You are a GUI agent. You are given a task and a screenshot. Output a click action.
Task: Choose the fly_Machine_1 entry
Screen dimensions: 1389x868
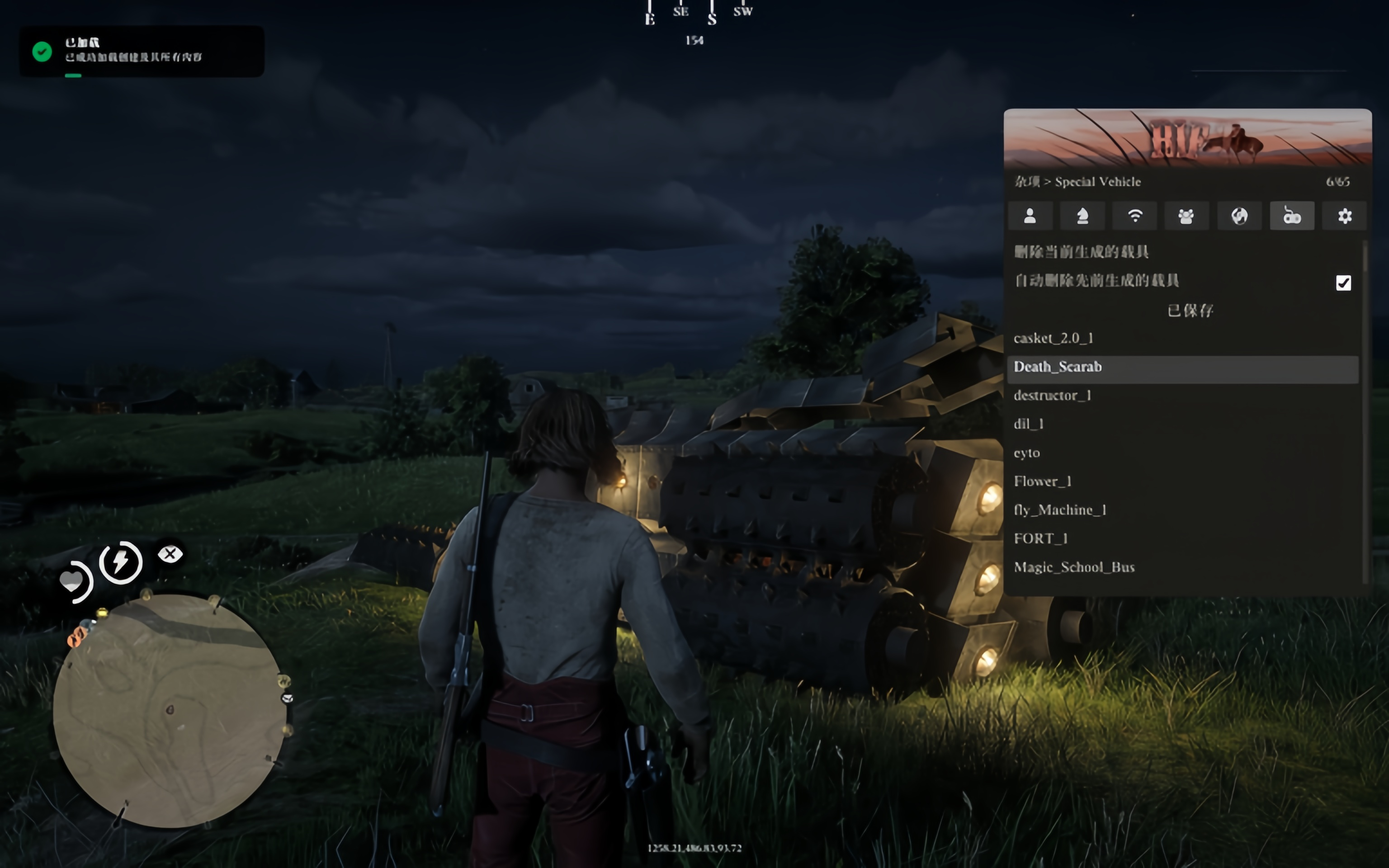pyautogui.click(x=1059, y=510)
